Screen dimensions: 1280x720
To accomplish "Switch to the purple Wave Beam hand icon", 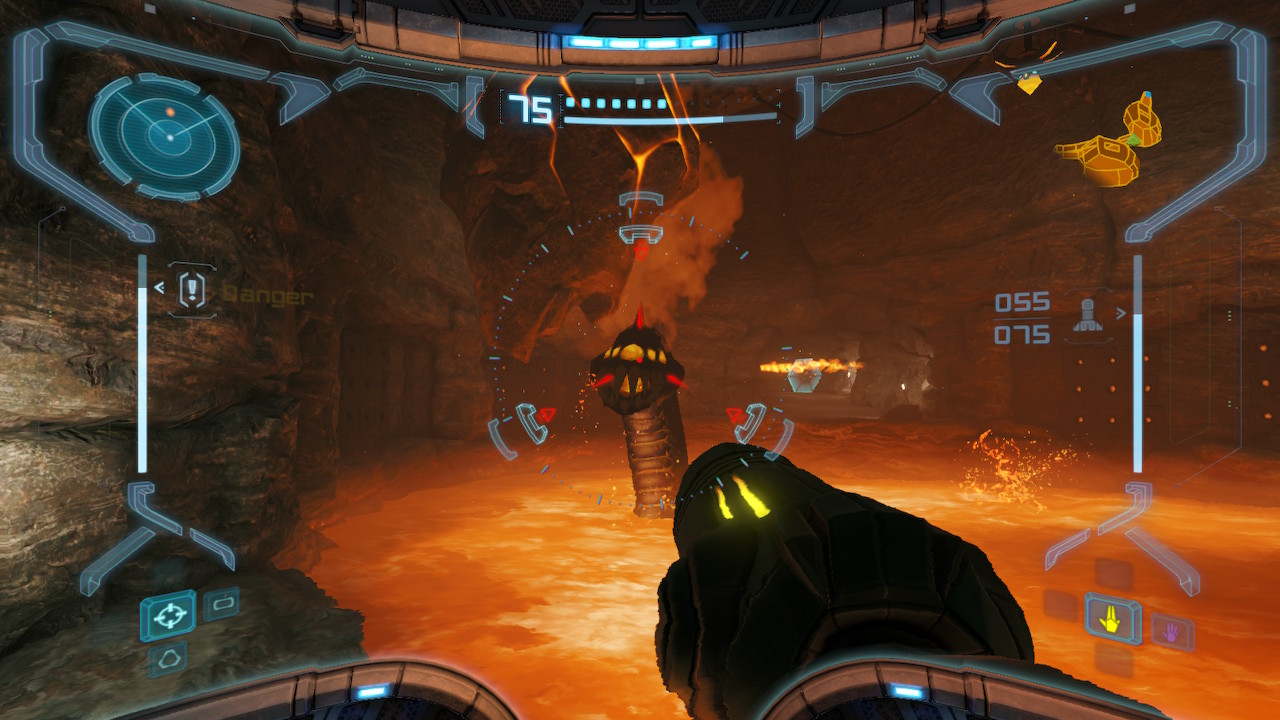I will tap(1171, 631).
